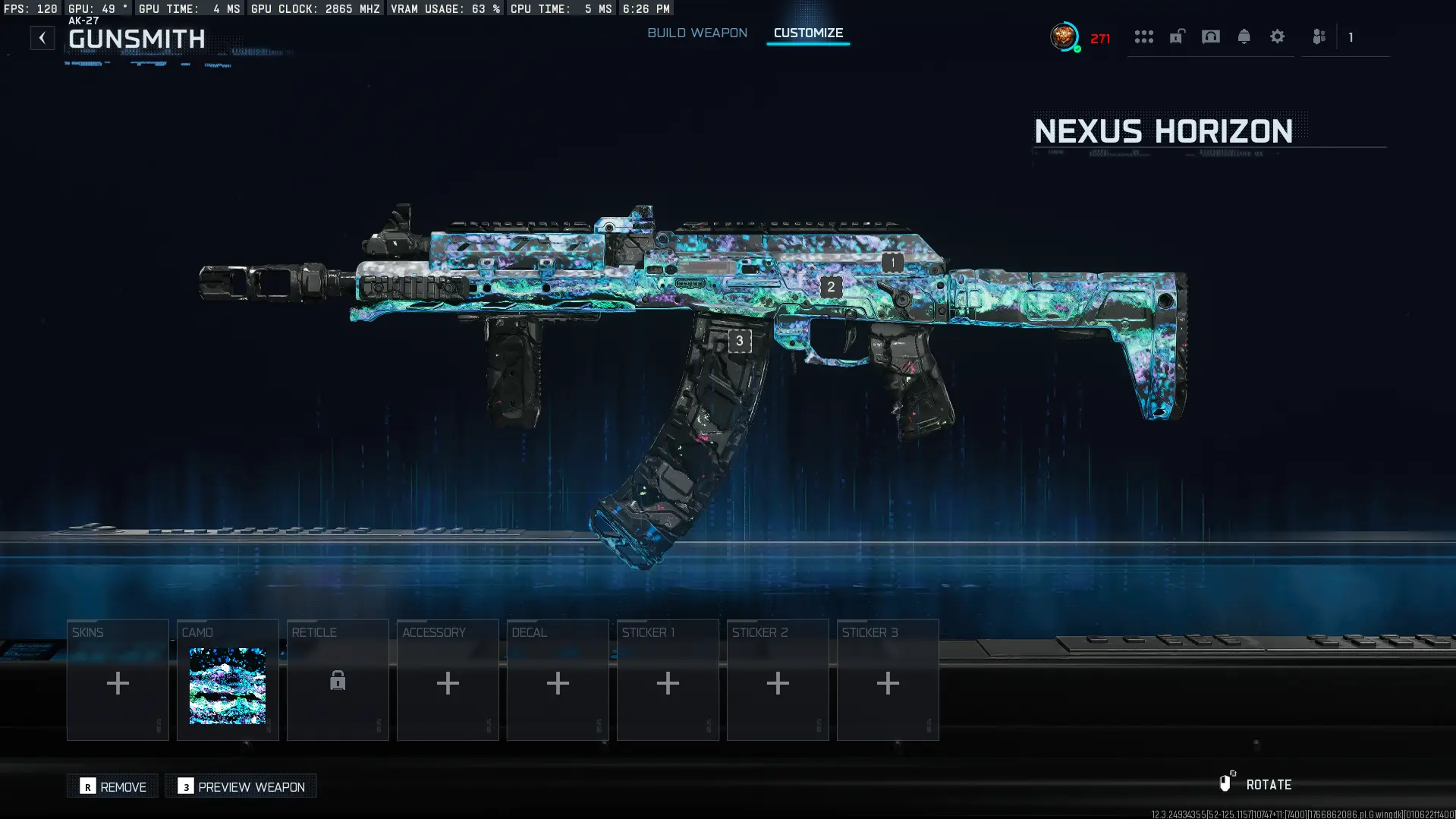Open the settings gear icon
The image size is (1456, 819).
coord(1278,36)
